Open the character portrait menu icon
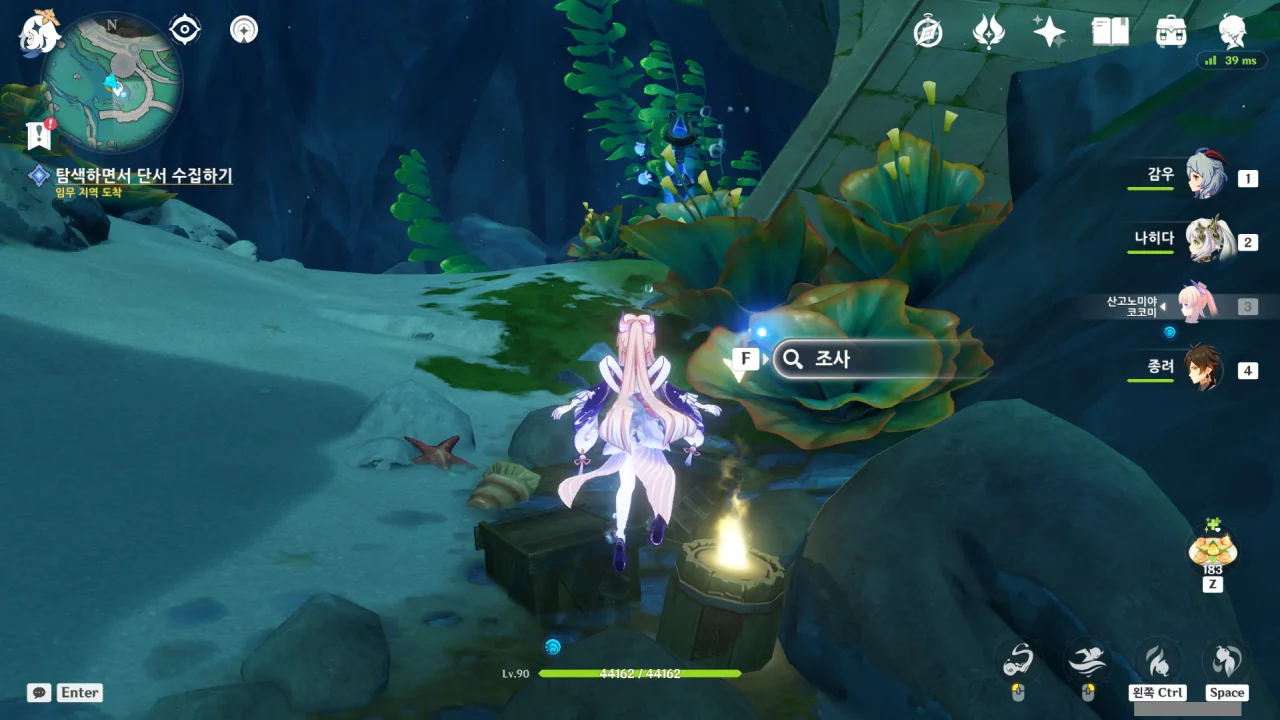1280x720 pixels. click(x=1232, y=32)
